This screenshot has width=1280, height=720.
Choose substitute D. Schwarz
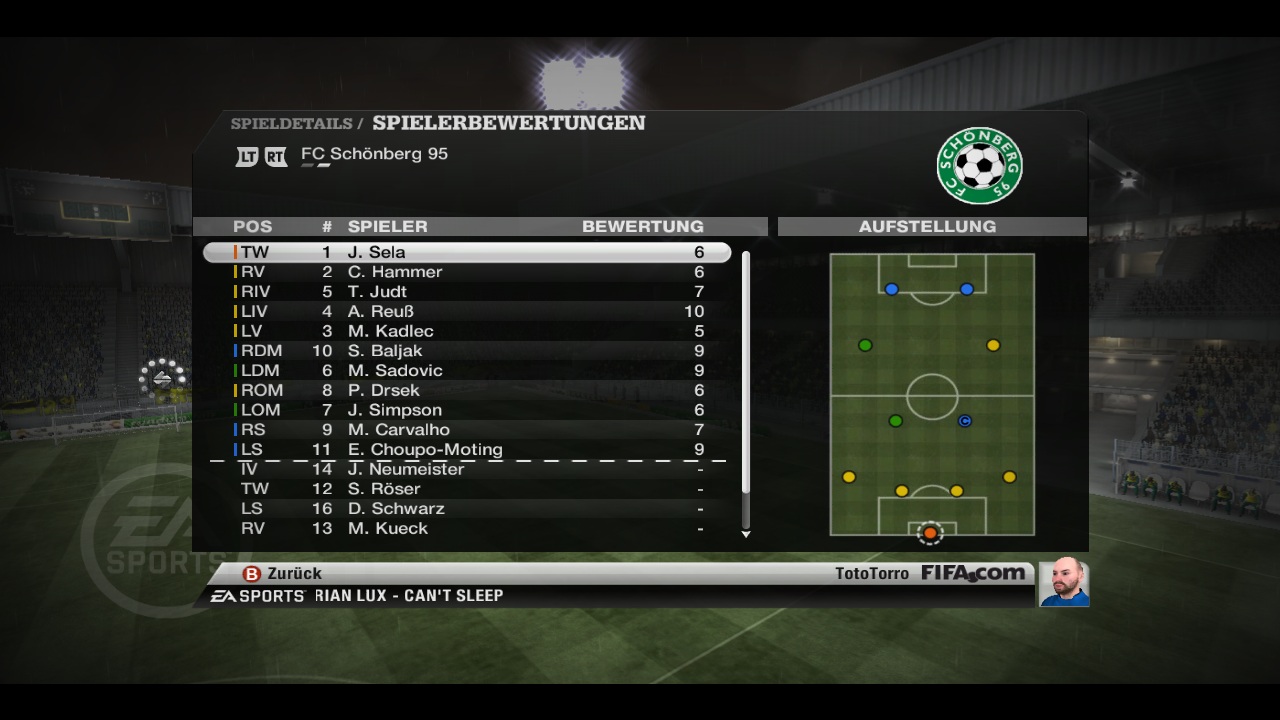pos(466,509)
